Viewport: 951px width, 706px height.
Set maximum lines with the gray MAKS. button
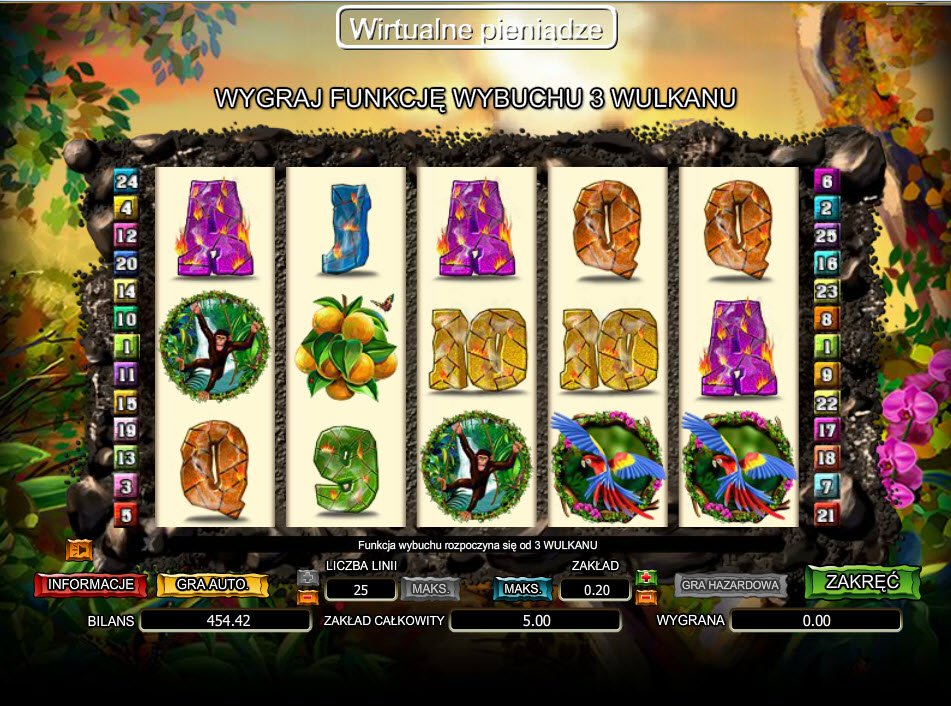pos(430,589)
